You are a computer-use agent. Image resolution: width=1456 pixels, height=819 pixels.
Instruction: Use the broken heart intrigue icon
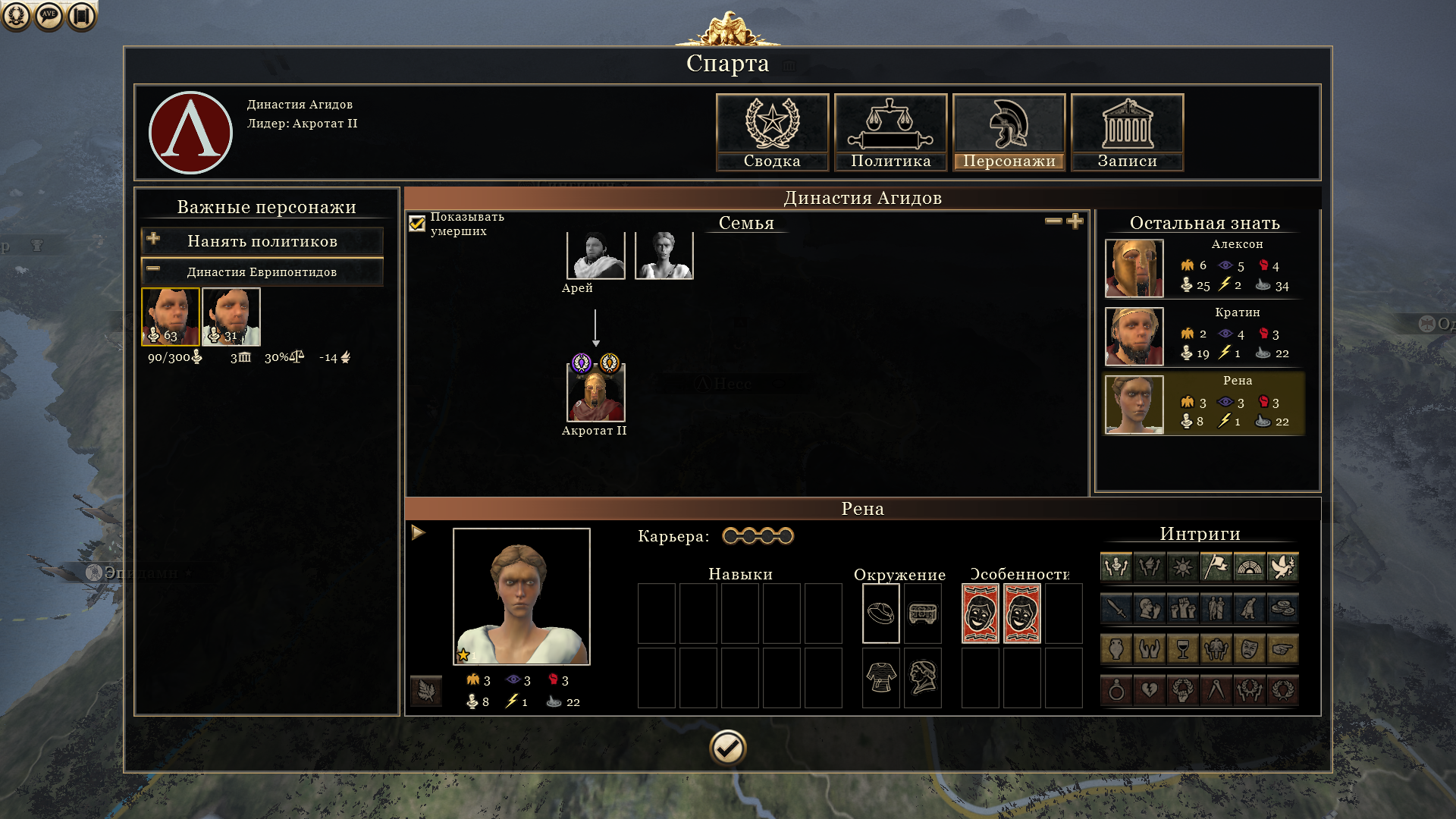[1150, 690]
